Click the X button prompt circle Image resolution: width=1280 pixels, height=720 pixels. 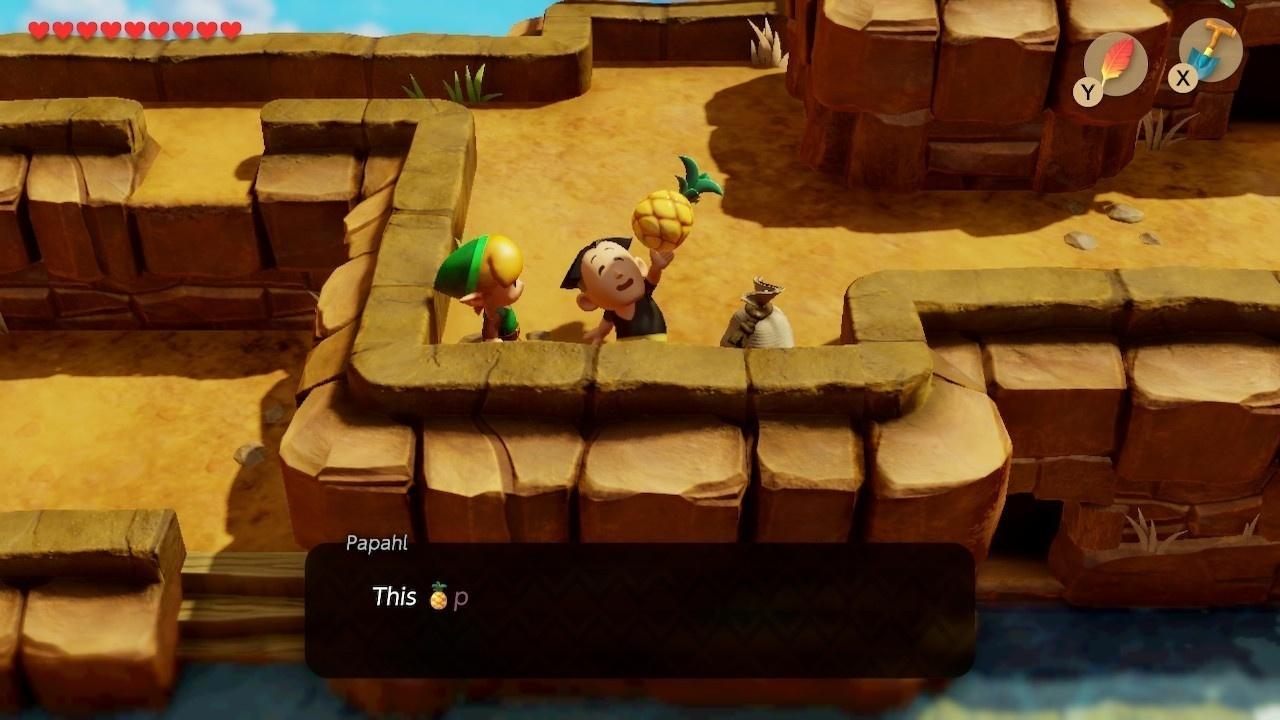(x=1181, y=78)
